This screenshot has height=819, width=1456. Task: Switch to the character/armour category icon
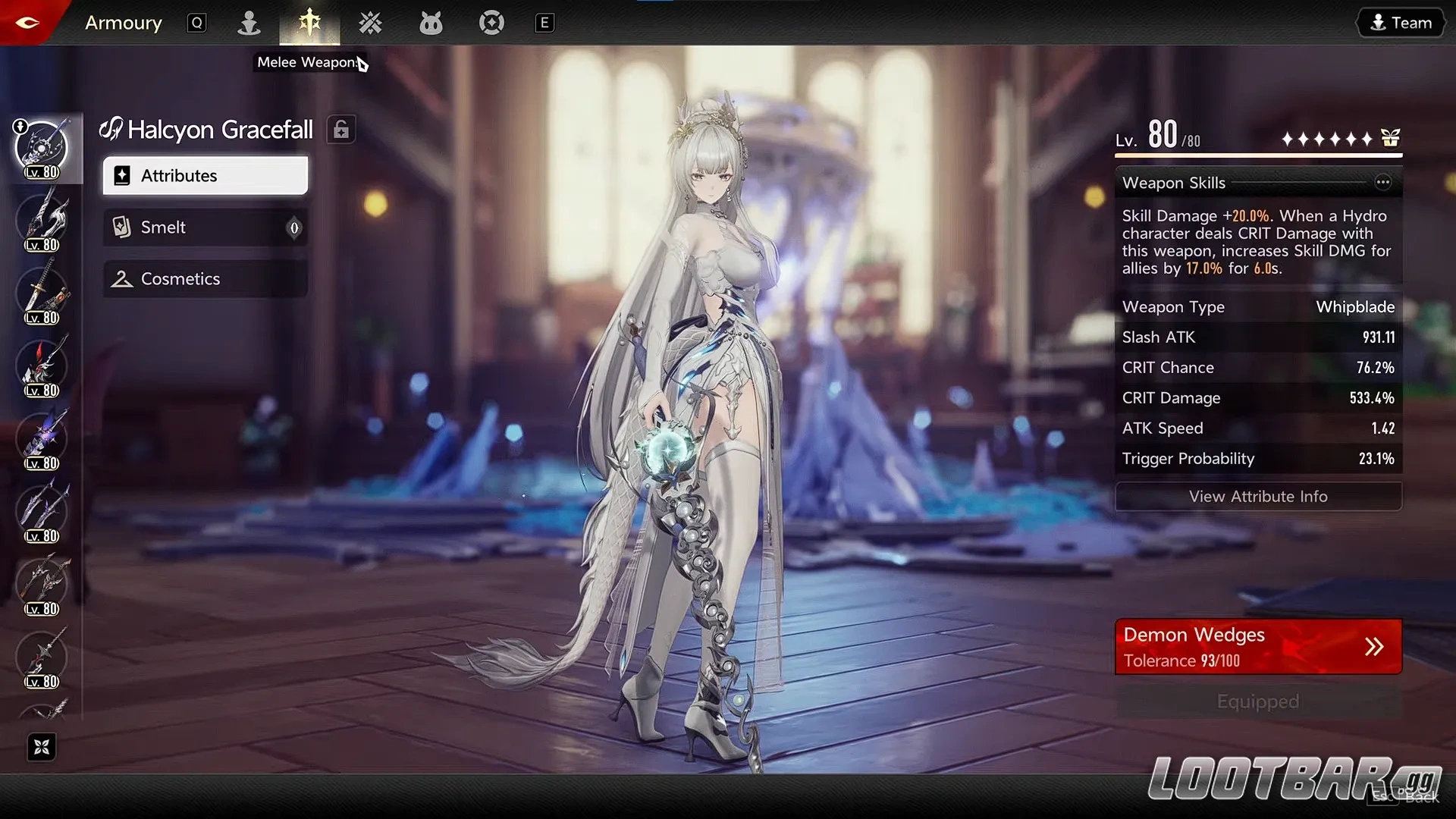click(x=249, y=23)
